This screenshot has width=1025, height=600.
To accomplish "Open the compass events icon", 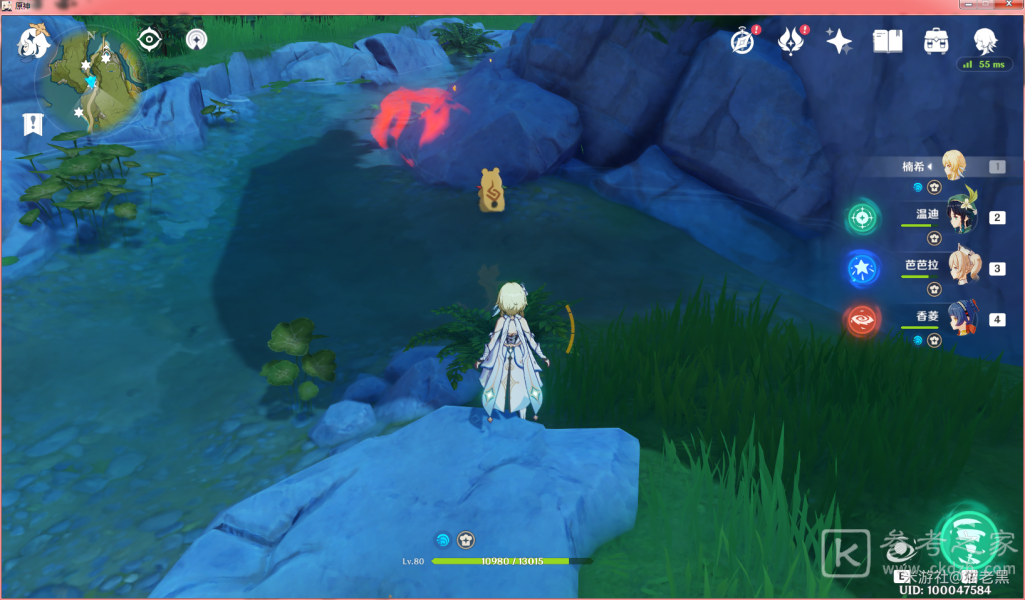I will pyautogui.click(x=741, y=42).
